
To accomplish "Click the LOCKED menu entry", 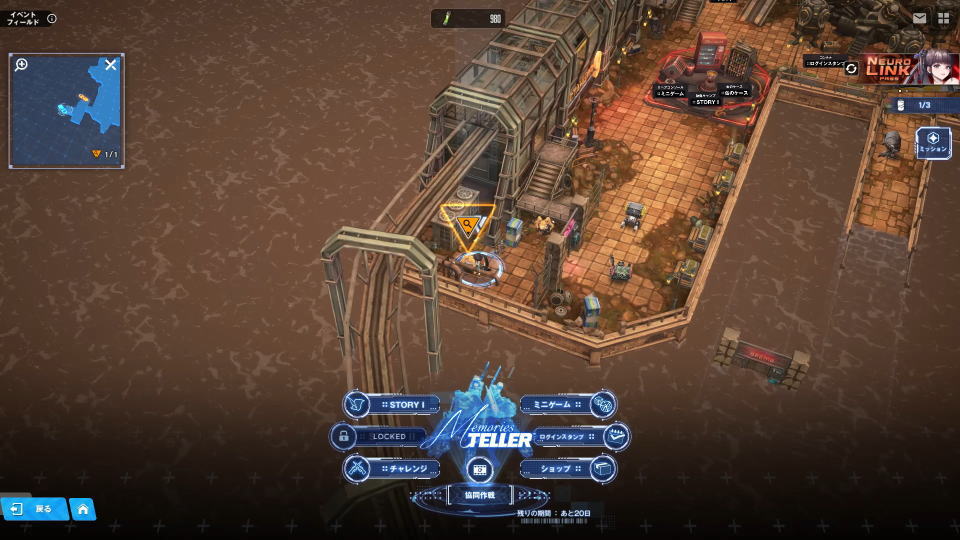I will click(379, 436).
